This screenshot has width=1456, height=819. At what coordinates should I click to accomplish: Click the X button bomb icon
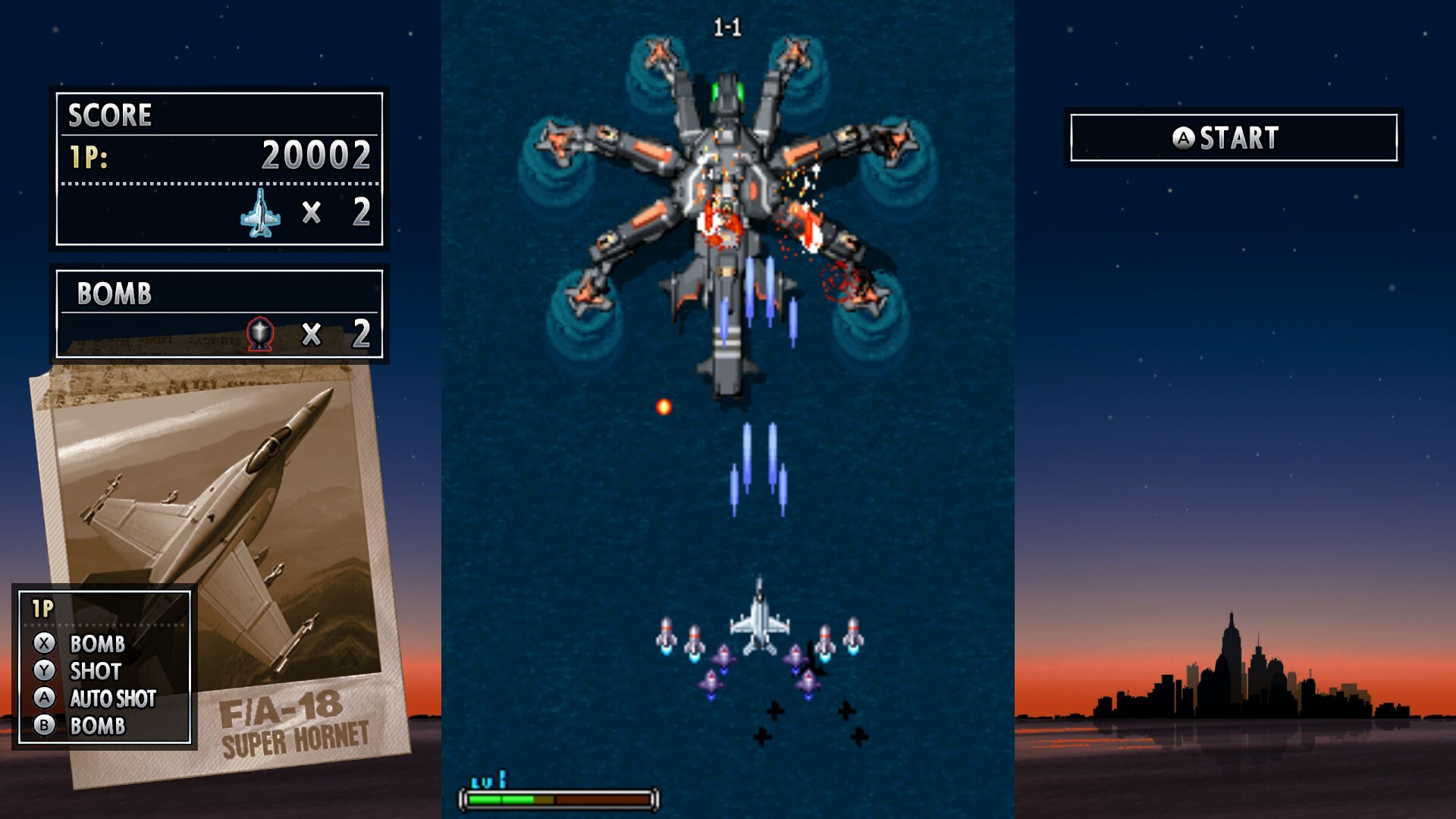(x=45, y=643)
